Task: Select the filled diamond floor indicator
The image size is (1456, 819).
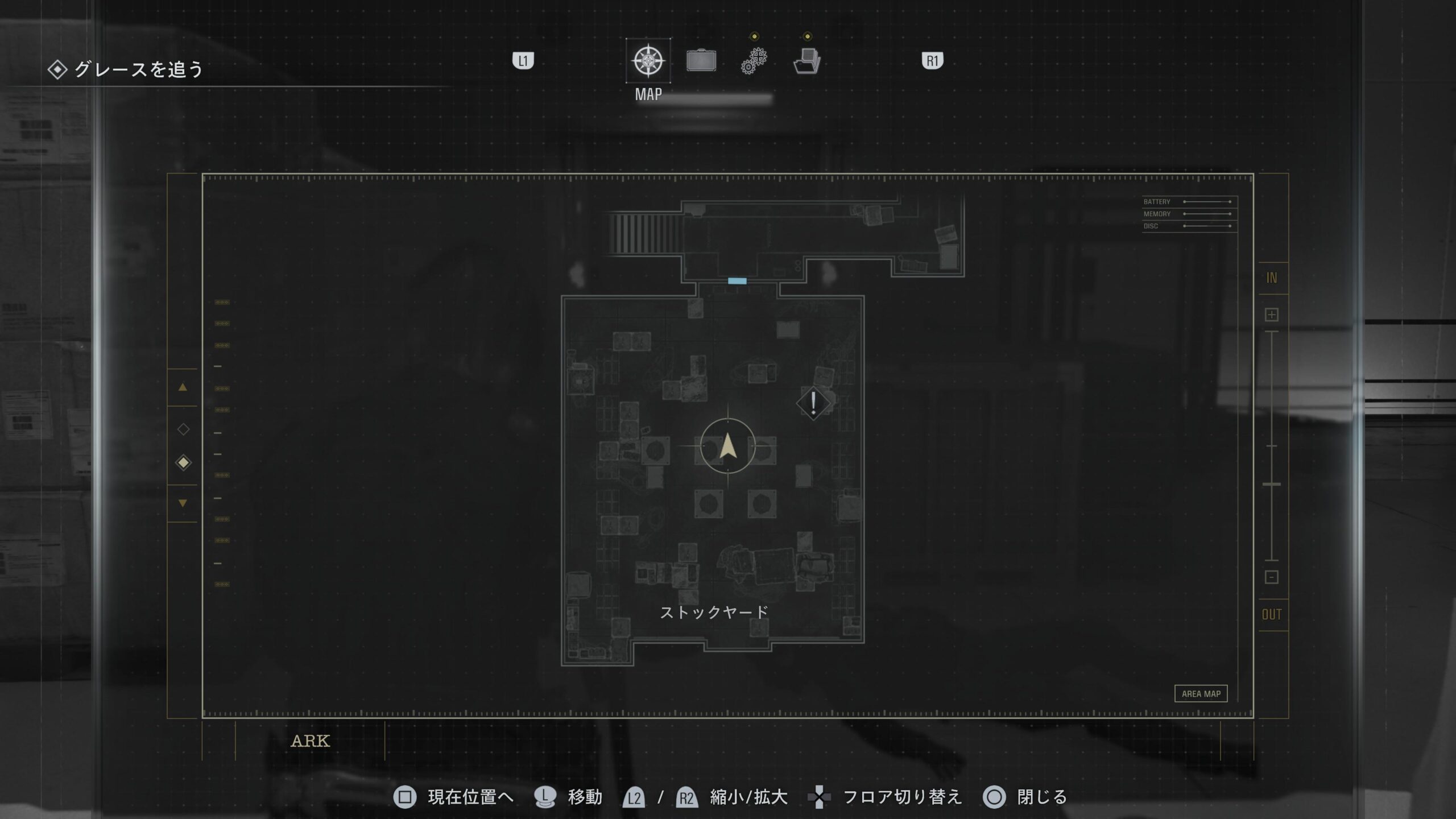Action: [x=183, y=463]
